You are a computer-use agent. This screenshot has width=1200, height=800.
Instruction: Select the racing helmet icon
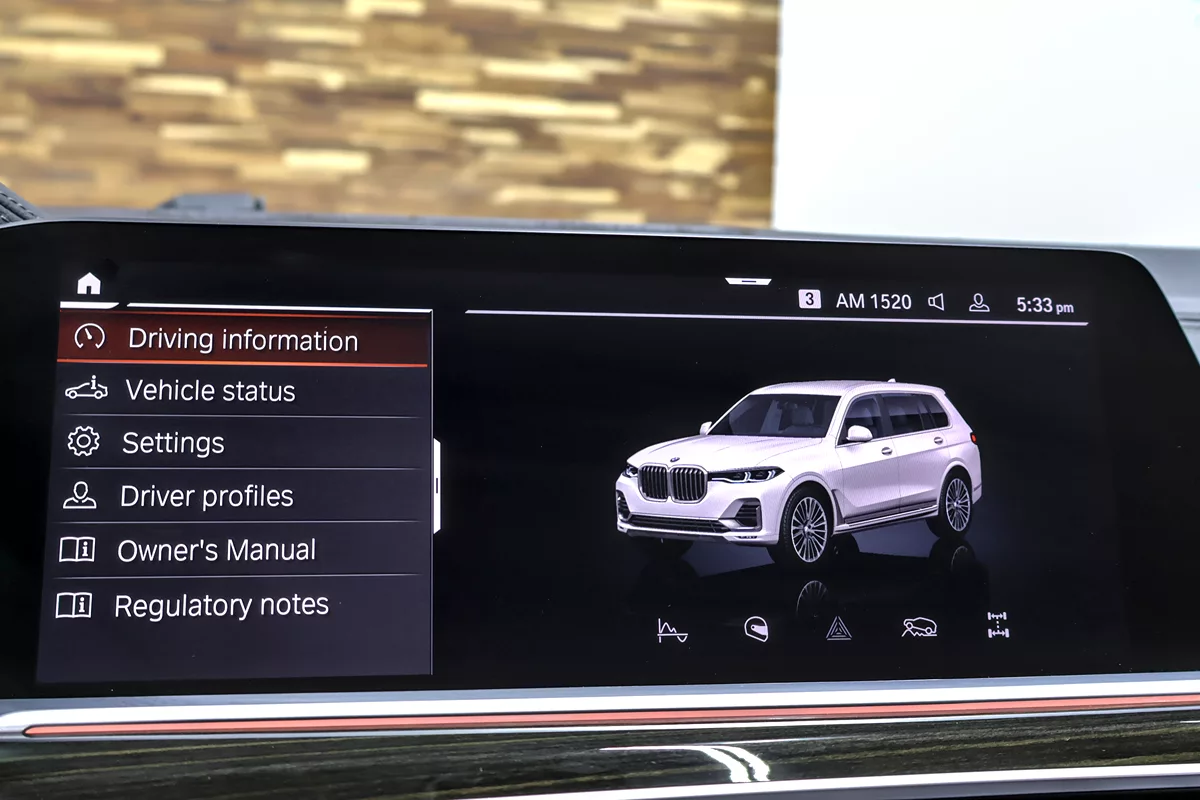[756, 629]
